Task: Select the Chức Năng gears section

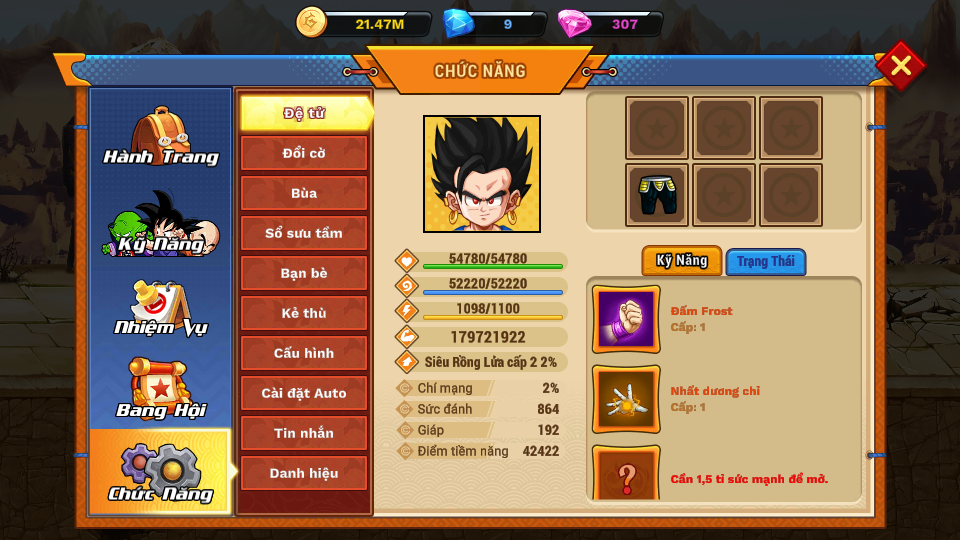Action: click(x=160, y=472)
